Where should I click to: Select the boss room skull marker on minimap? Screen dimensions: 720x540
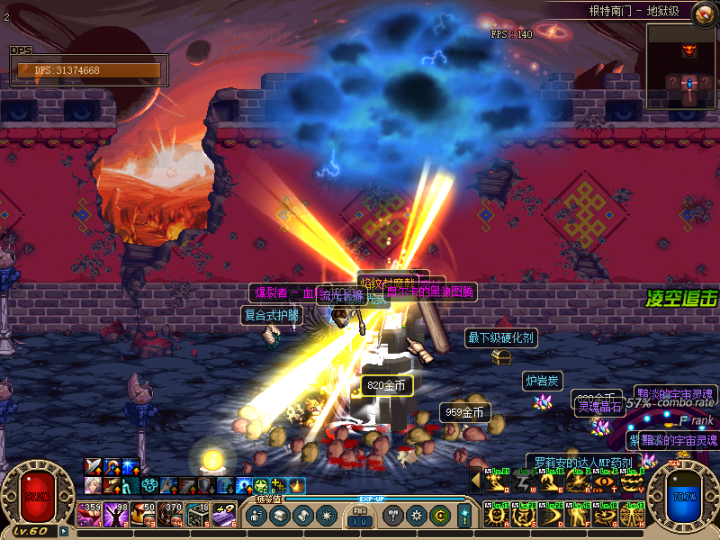point(689,50)
